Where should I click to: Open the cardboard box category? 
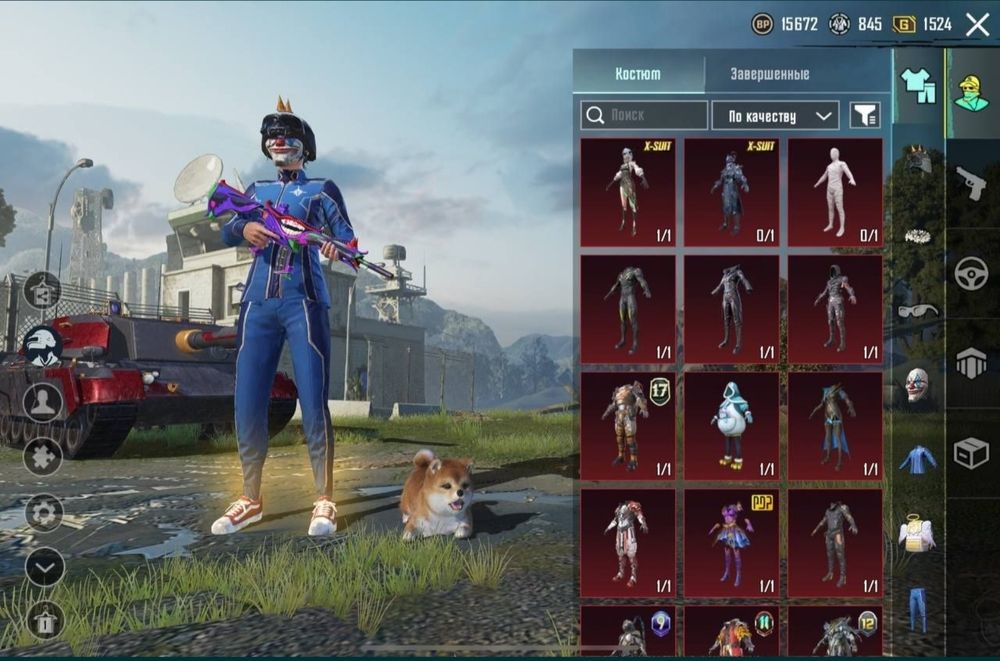(x=971, y=453)
